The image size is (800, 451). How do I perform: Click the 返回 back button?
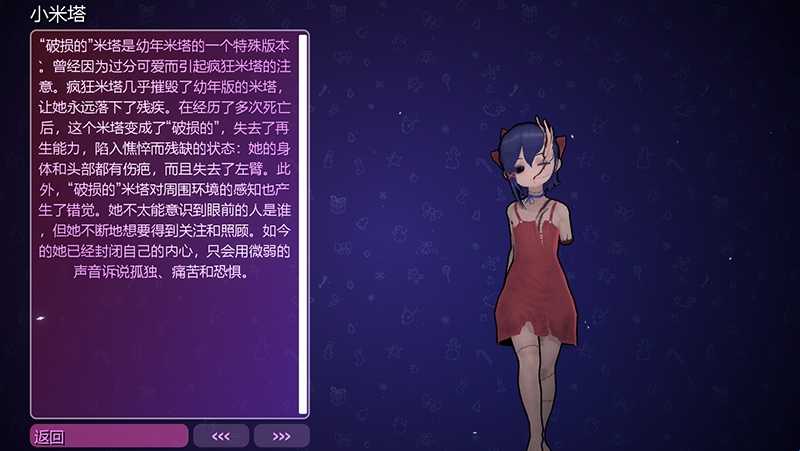[109, 436]
